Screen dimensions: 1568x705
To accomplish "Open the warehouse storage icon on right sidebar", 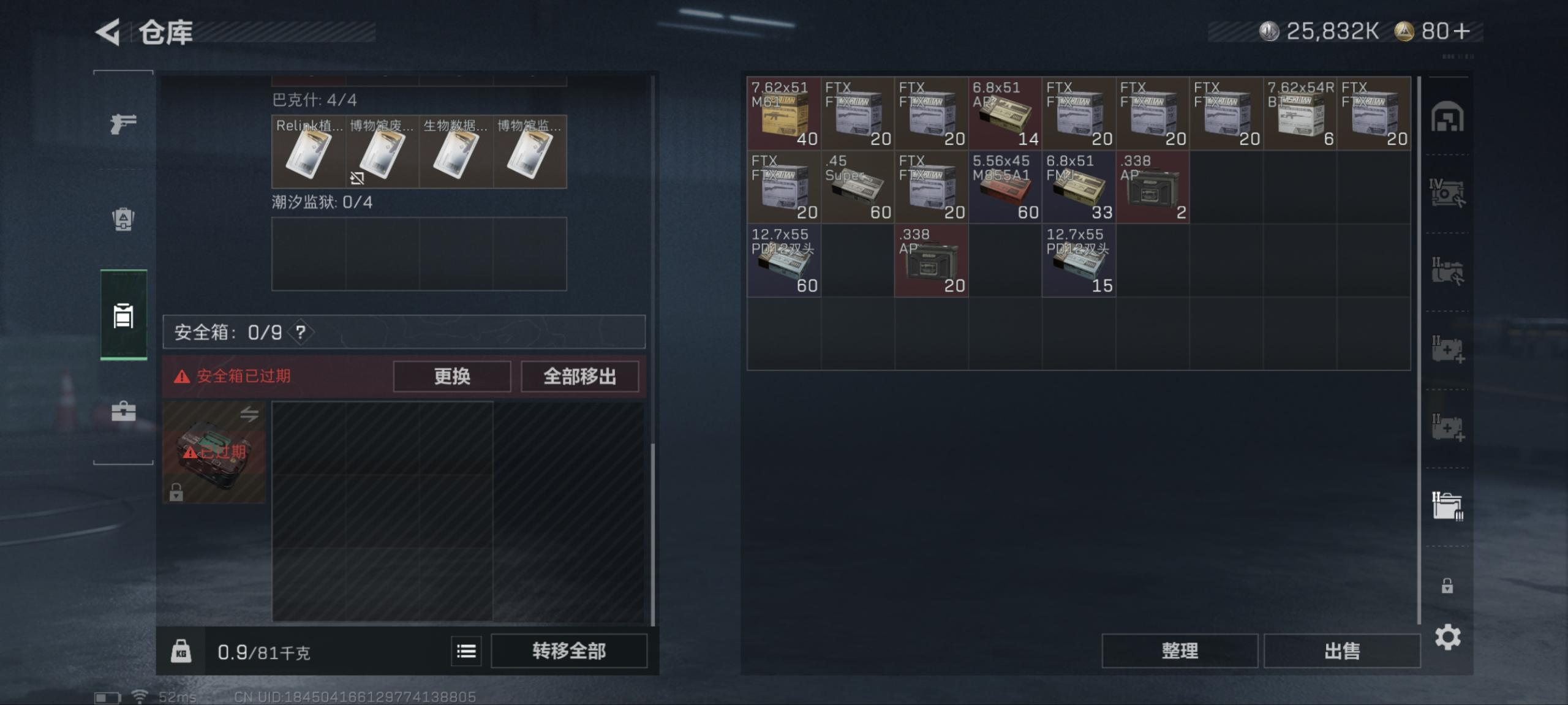I will tap(1449, 116).
